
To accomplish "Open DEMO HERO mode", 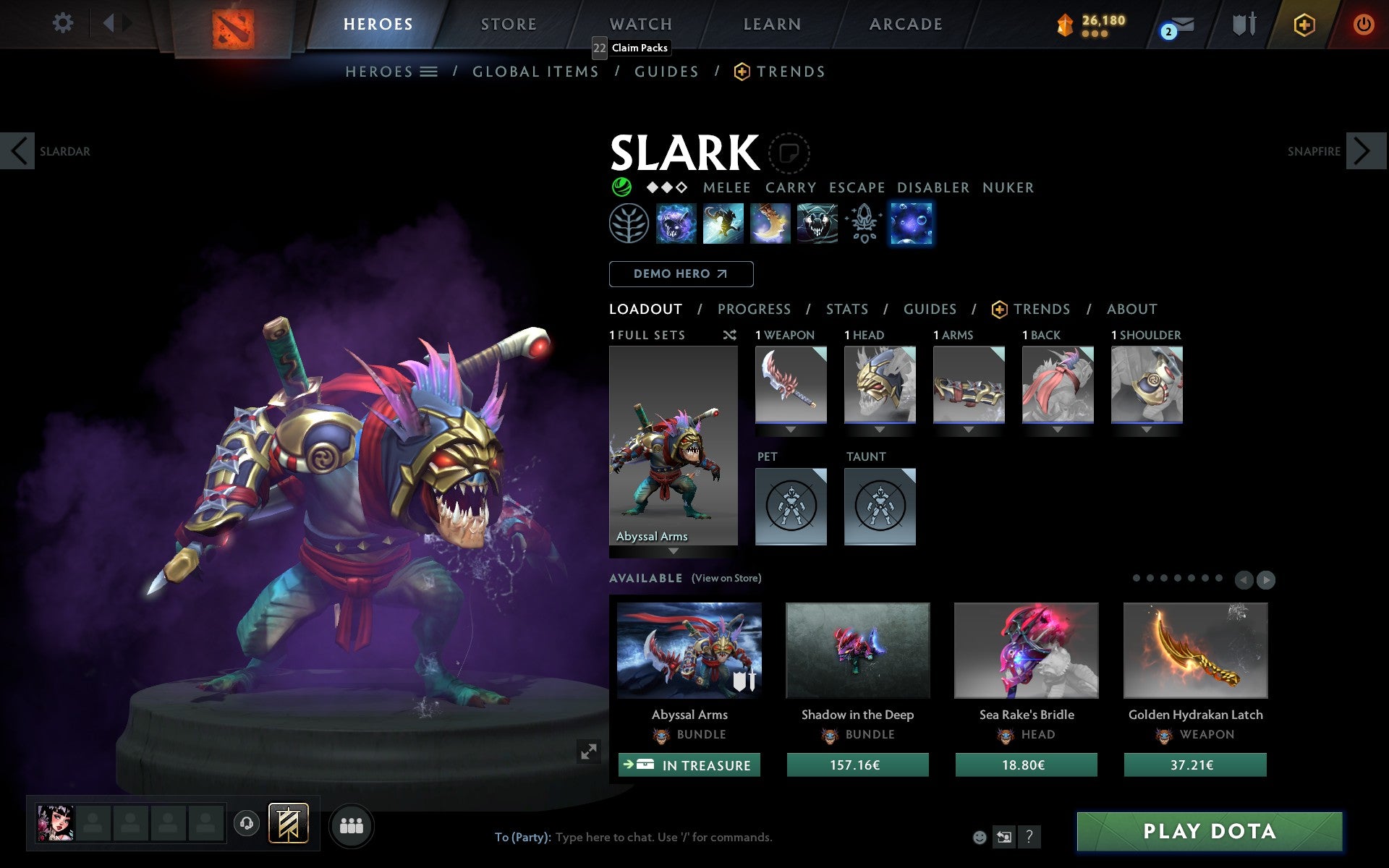I will pos(681,274).
